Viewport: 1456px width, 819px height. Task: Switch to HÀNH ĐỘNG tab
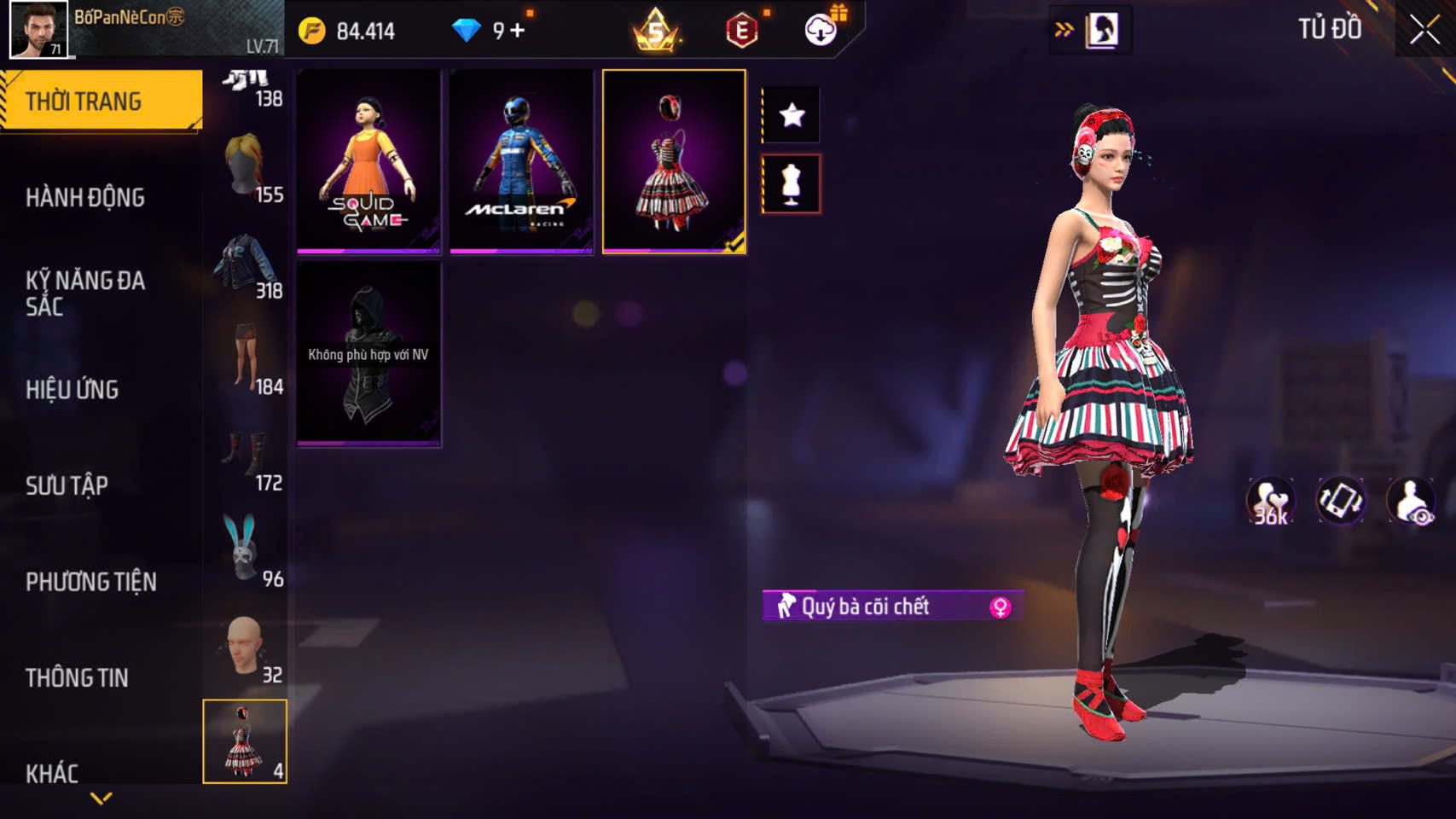pyautogui.click(x=85, y=197)
